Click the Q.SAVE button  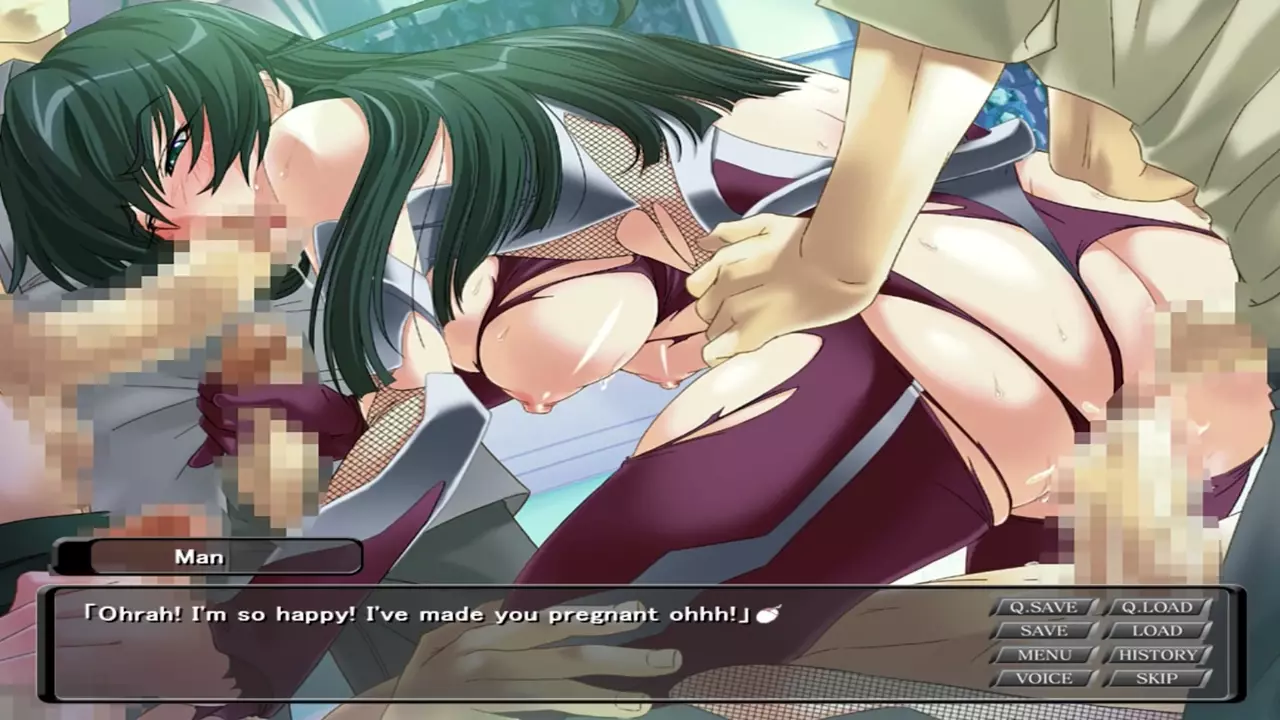pos(1043,607)
